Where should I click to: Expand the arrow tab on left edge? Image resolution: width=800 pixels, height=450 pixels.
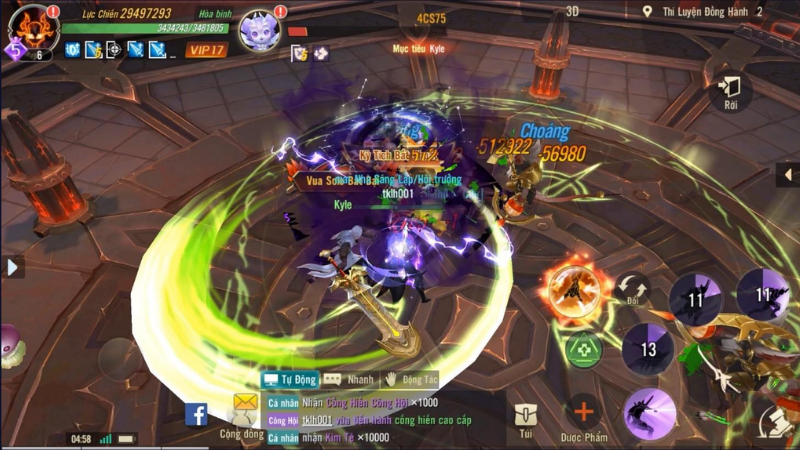13,267
